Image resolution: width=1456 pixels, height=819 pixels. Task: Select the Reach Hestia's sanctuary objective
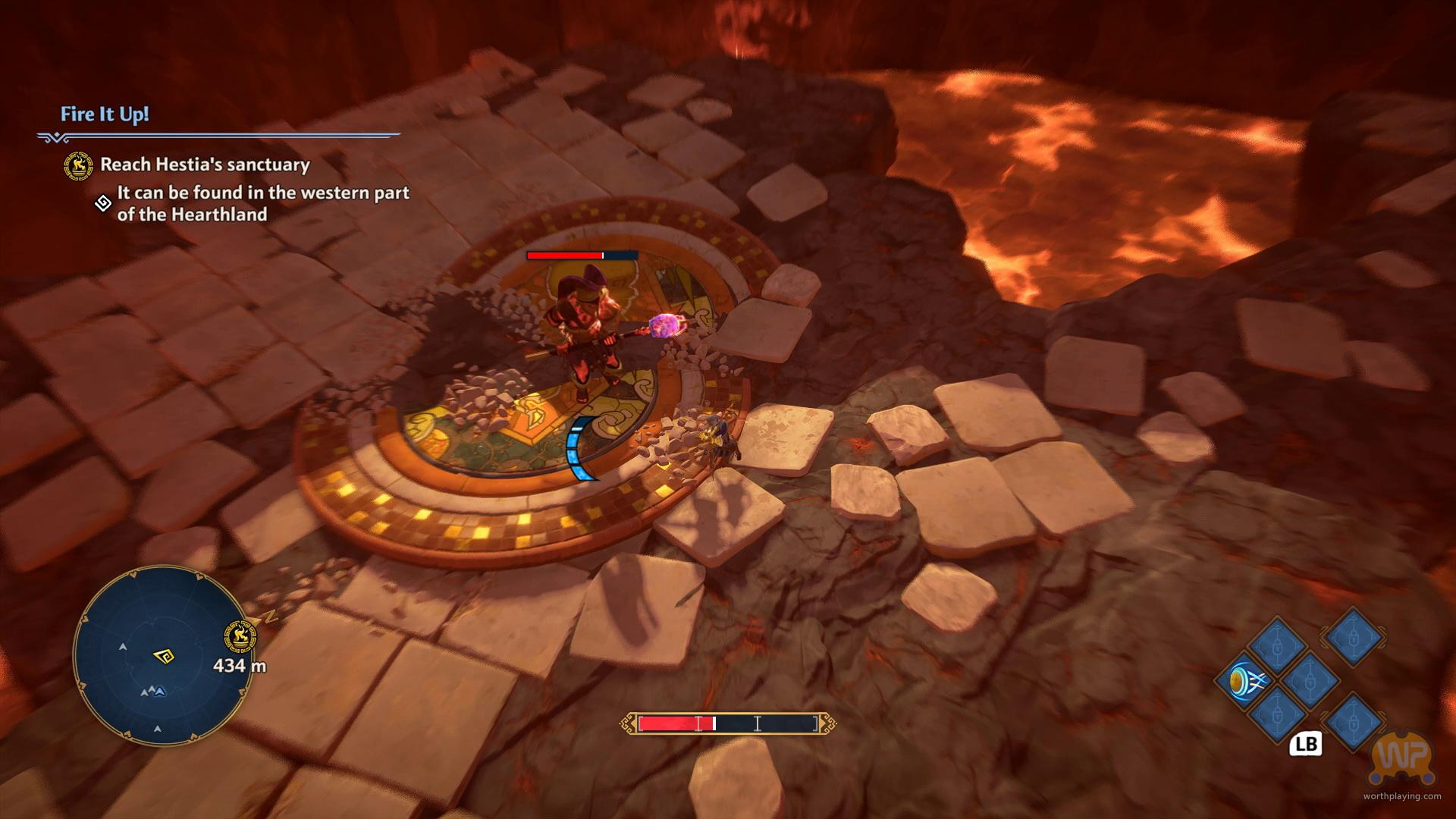[205, 165]
